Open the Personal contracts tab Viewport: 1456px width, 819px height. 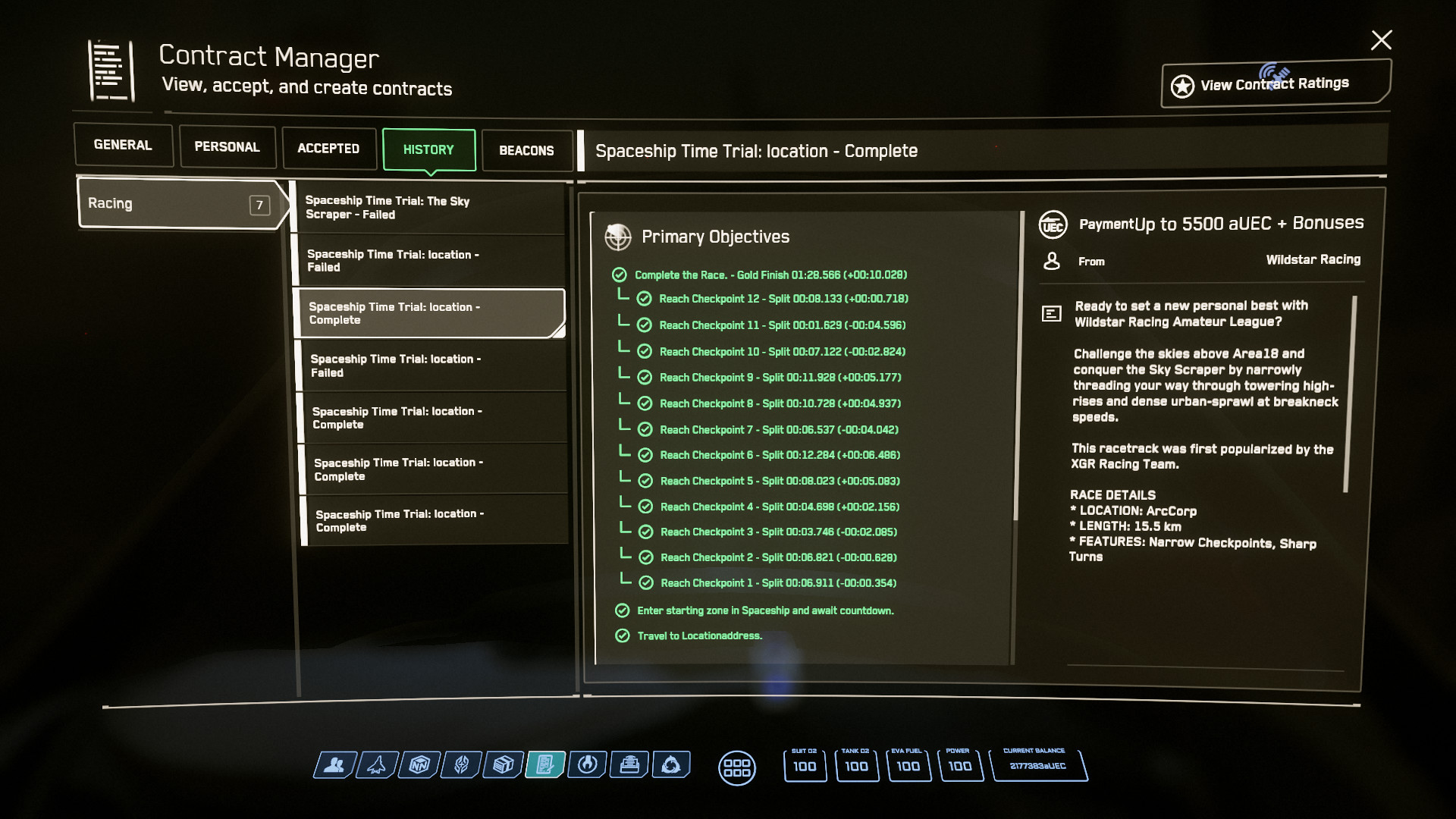(227, 147)
